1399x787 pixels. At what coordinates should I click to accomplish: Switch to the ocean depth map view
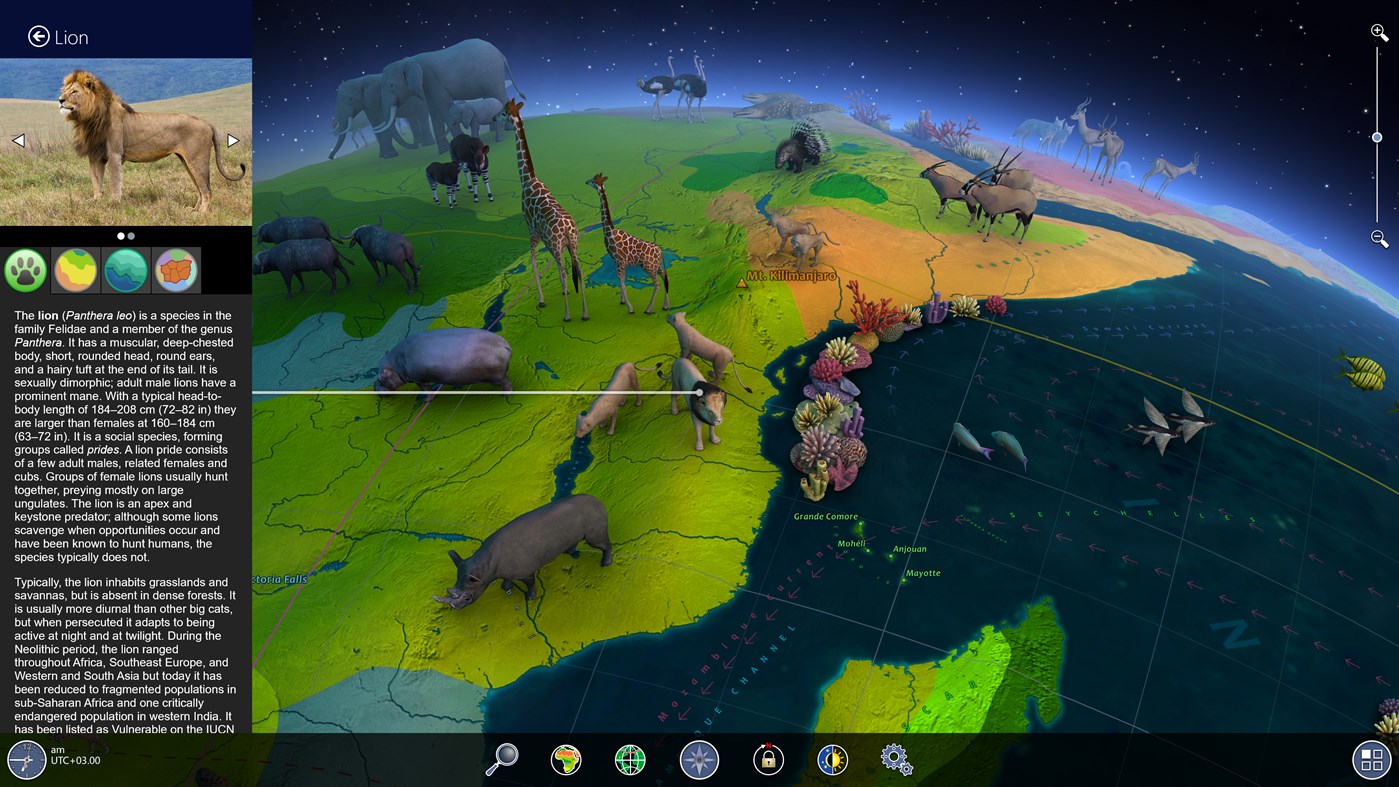[125, 270]
